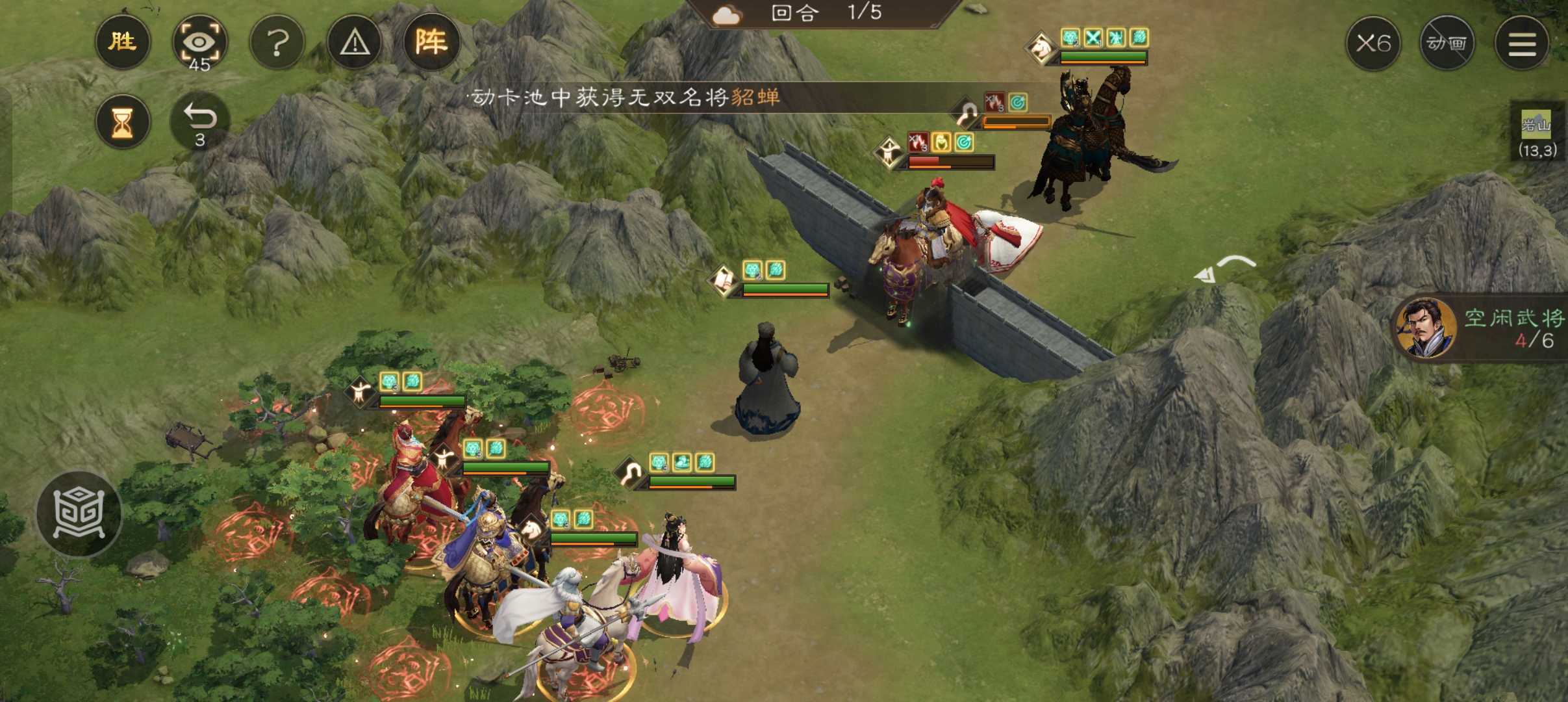This screenshot has width=1568, height=702.
Task: Change the X6 battle speed
Action: [x=1373, y=44]
